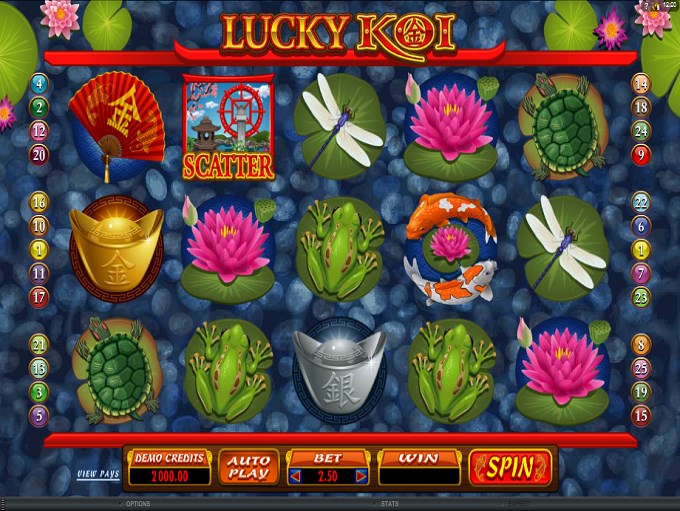Increase the bet with the right arrow
Viewport: 680px width, 511px height.
(361, 476)
